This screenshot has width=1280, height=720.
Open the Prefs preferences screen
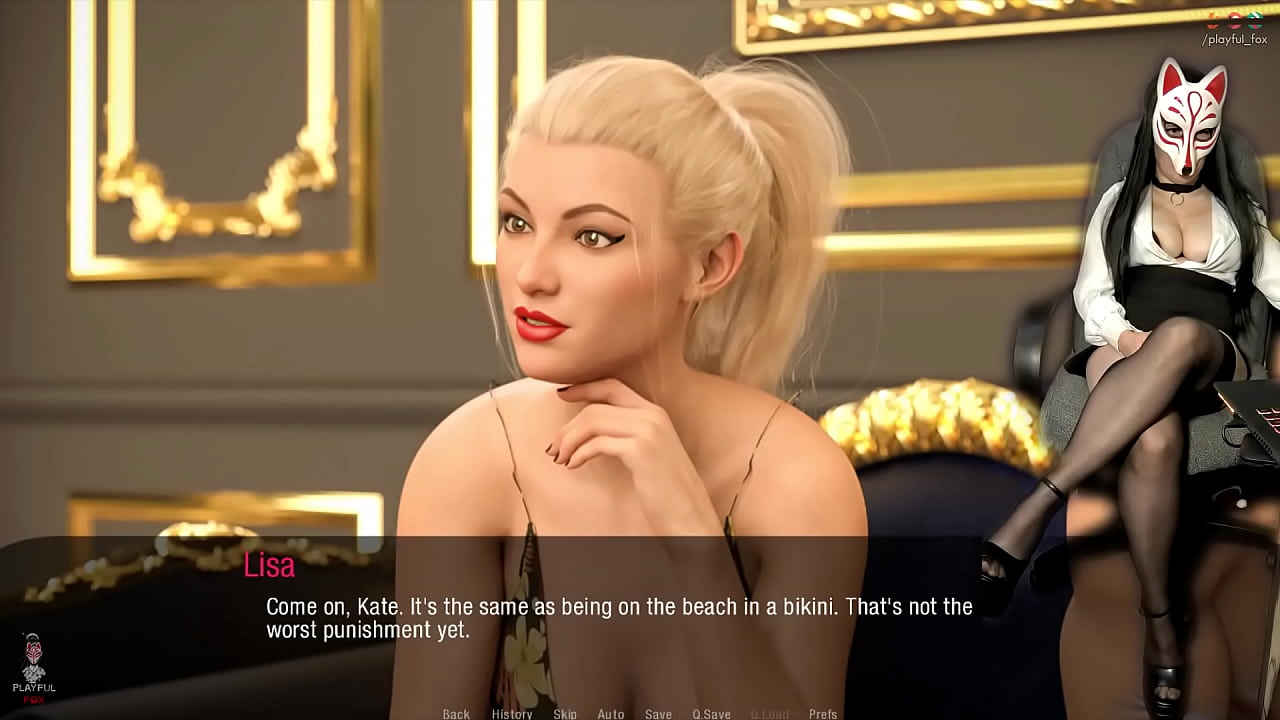824,714
